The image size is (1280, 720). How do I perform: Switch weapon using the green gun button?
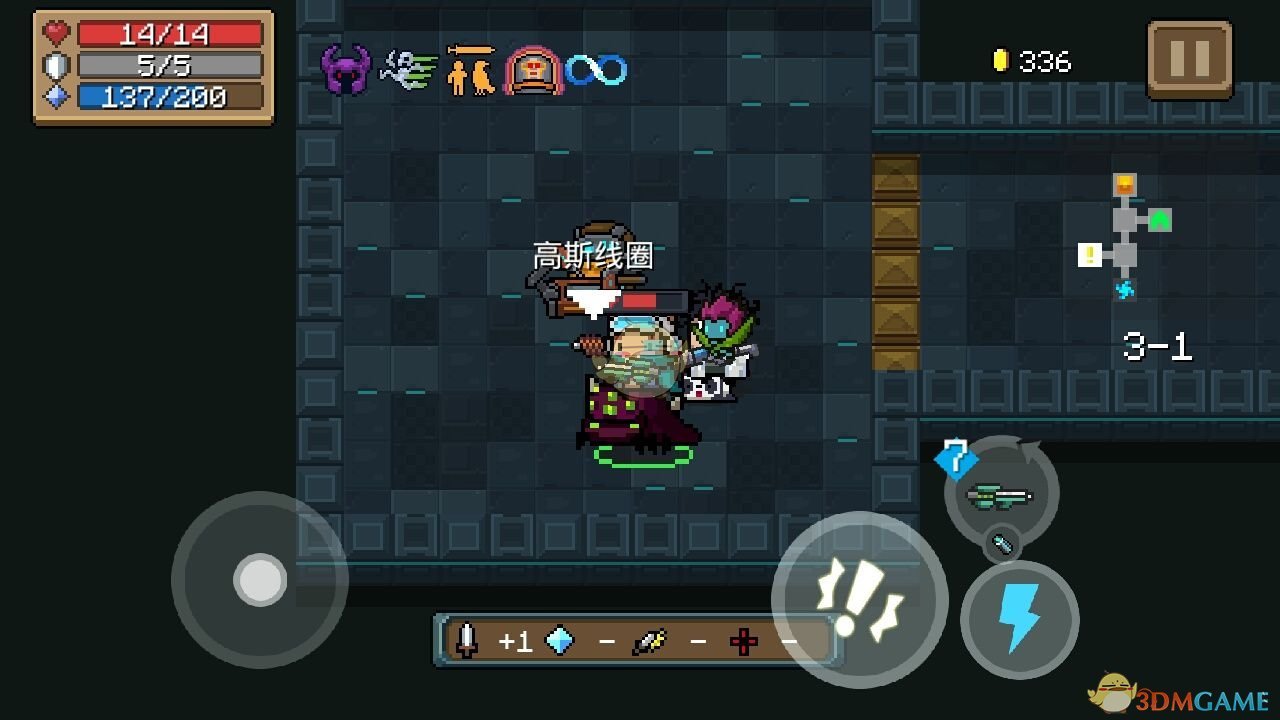pos(1001,494)
